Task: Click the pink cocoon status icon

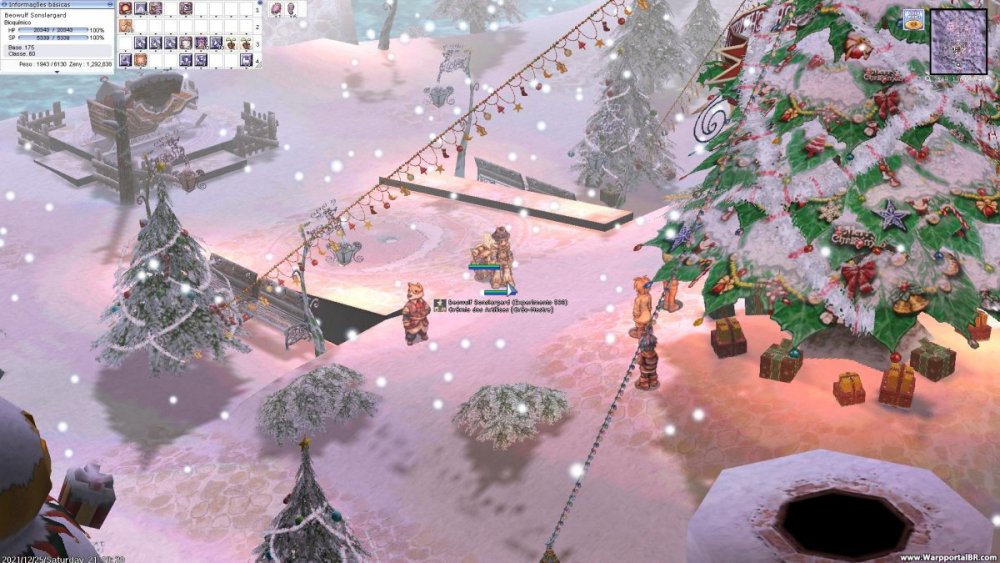Action: 289,9
